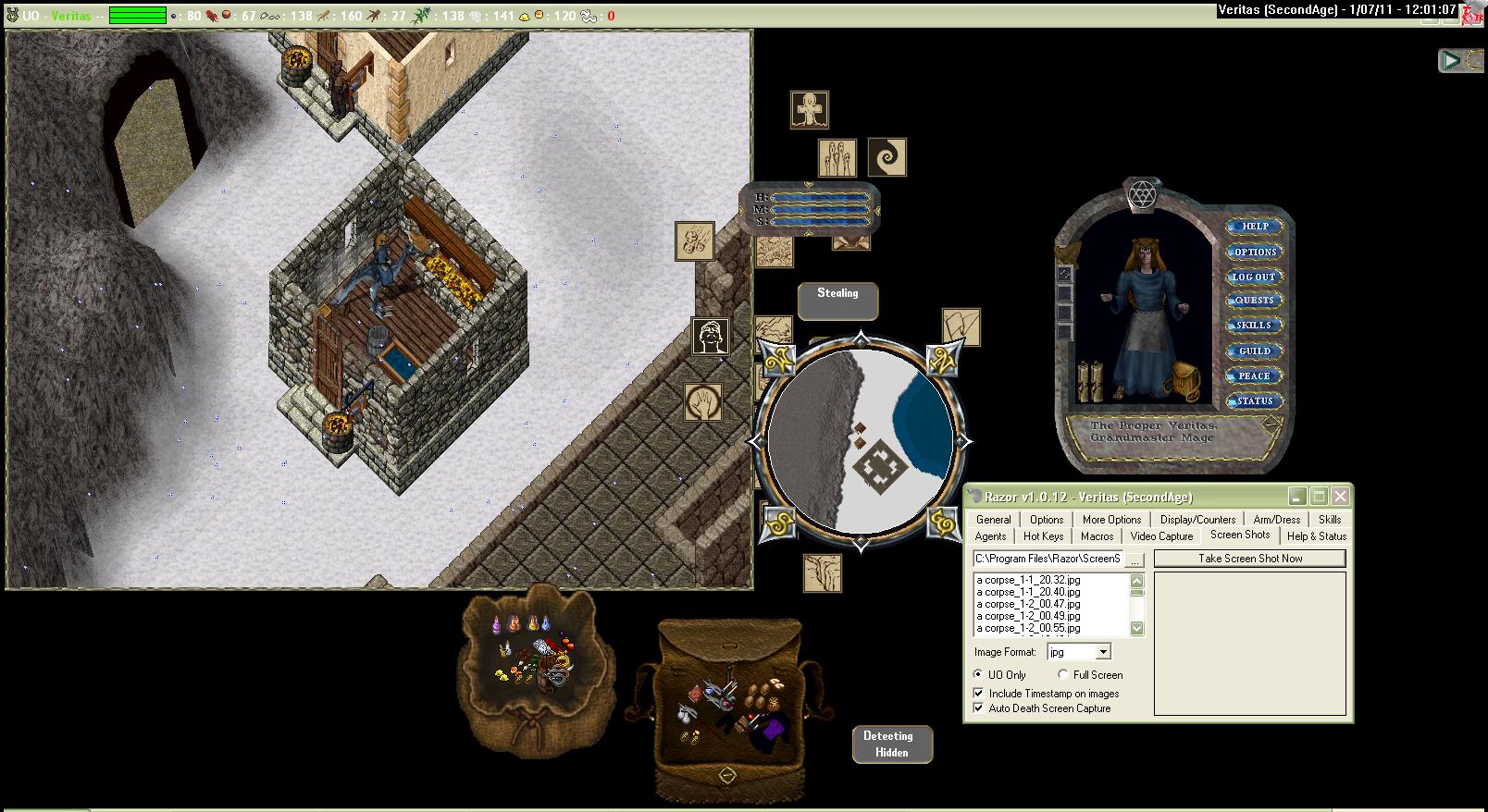Image resolution: width=1488 pixels, height=812 pixels.
Task: Select the Full Screen radio option
Action: (x=1063, y=675)
